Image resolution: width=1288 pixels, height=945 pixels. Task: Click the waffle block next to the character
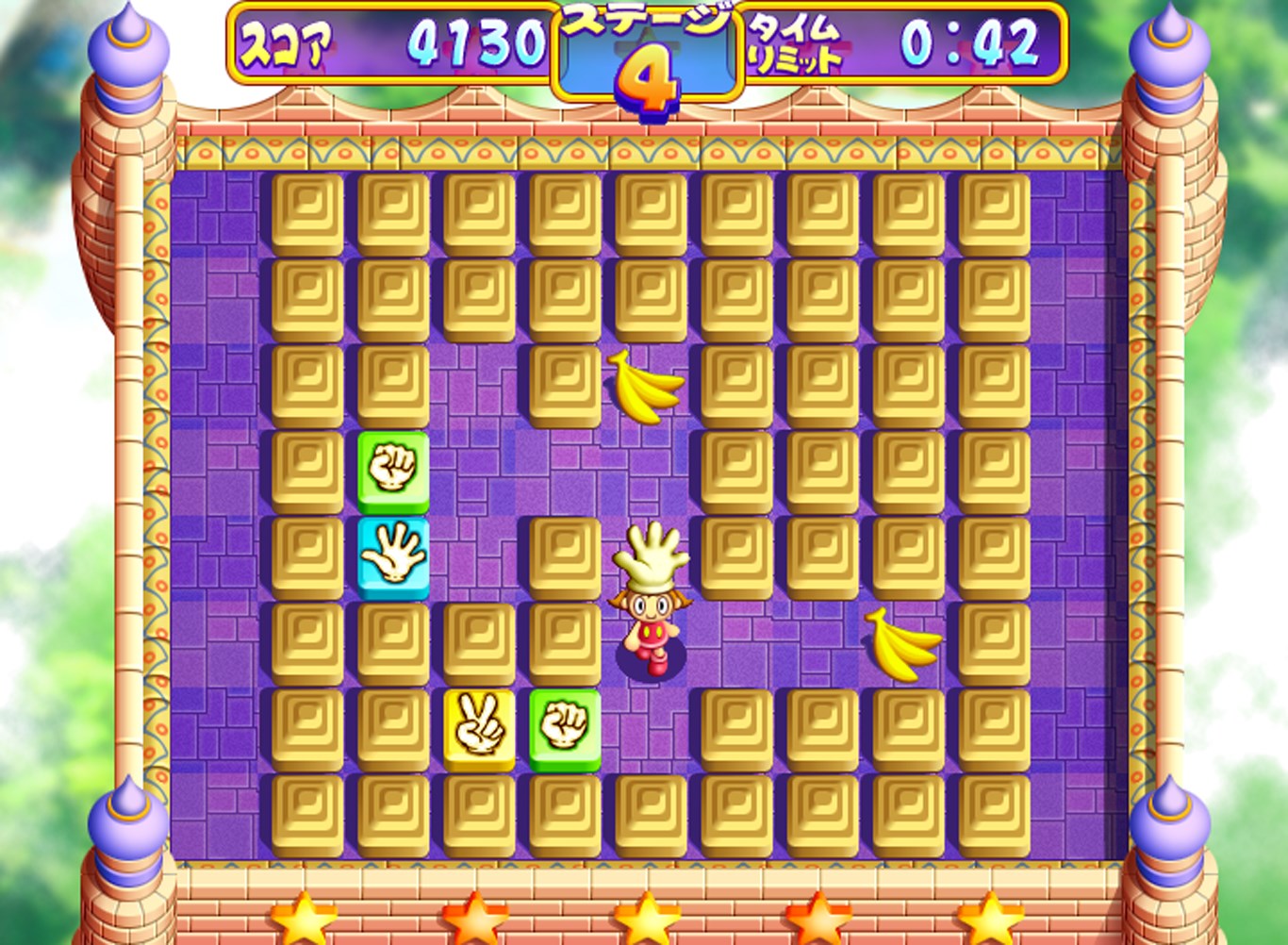564,555
